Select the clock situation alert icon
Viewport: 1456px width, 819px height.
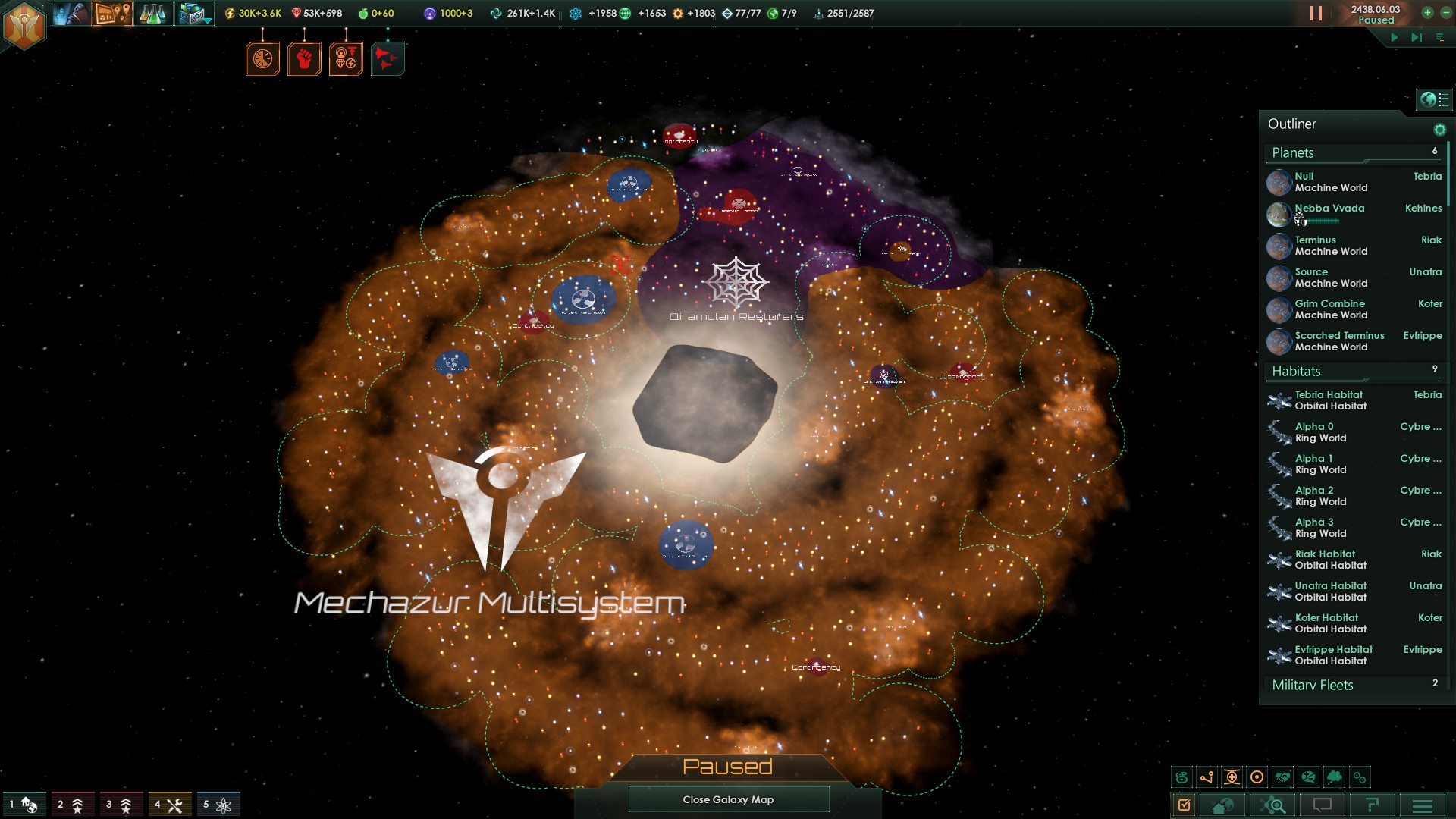click(x=262, y=58)
